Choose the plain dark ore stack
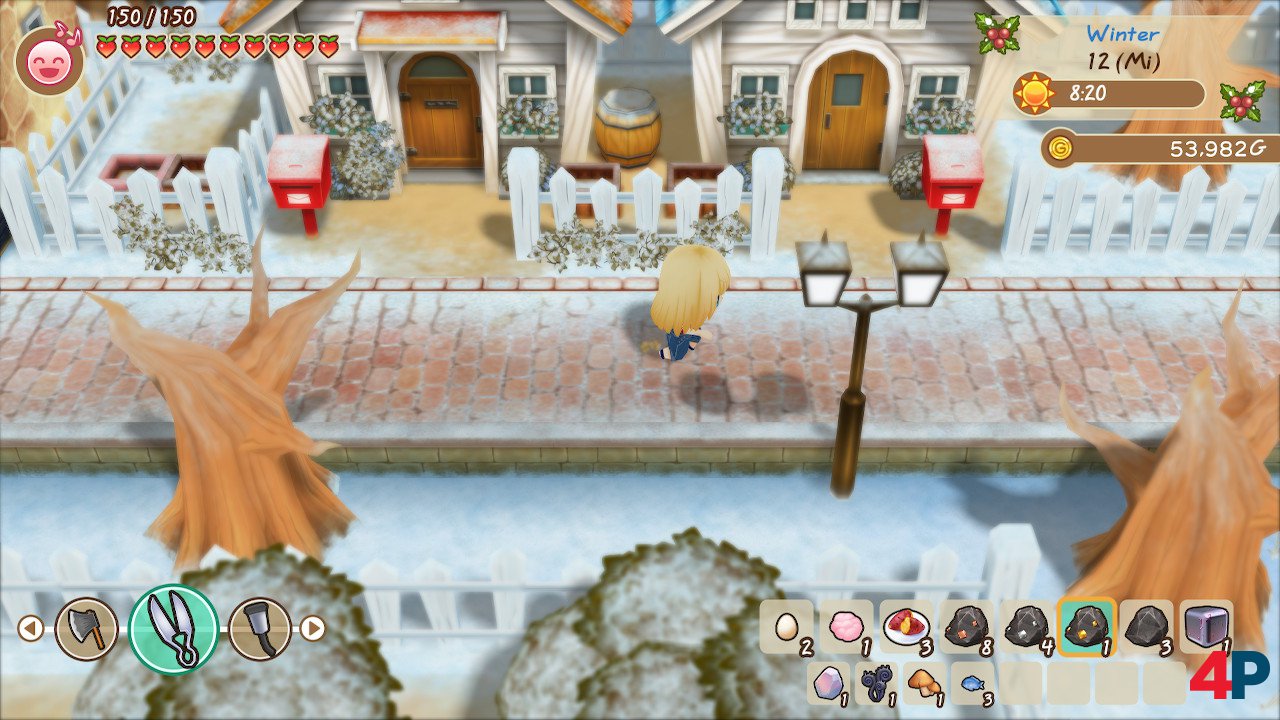 click(x=1146, y=627)
